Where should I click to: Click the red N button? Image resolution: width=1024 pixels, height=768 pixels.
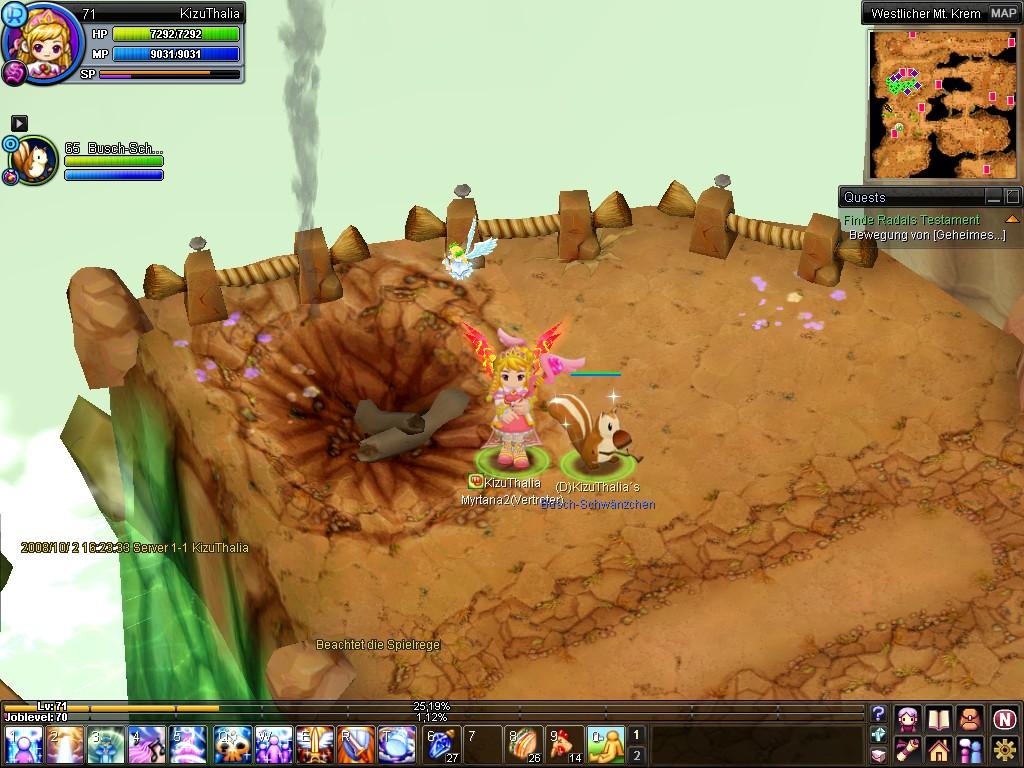[x=1004, y=719]
